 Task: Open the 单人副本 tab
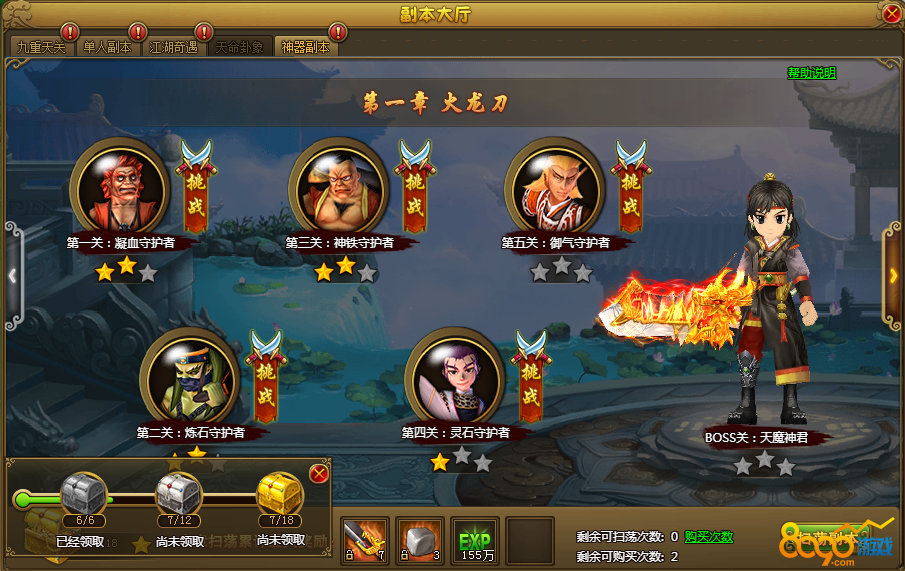point(107,47)
